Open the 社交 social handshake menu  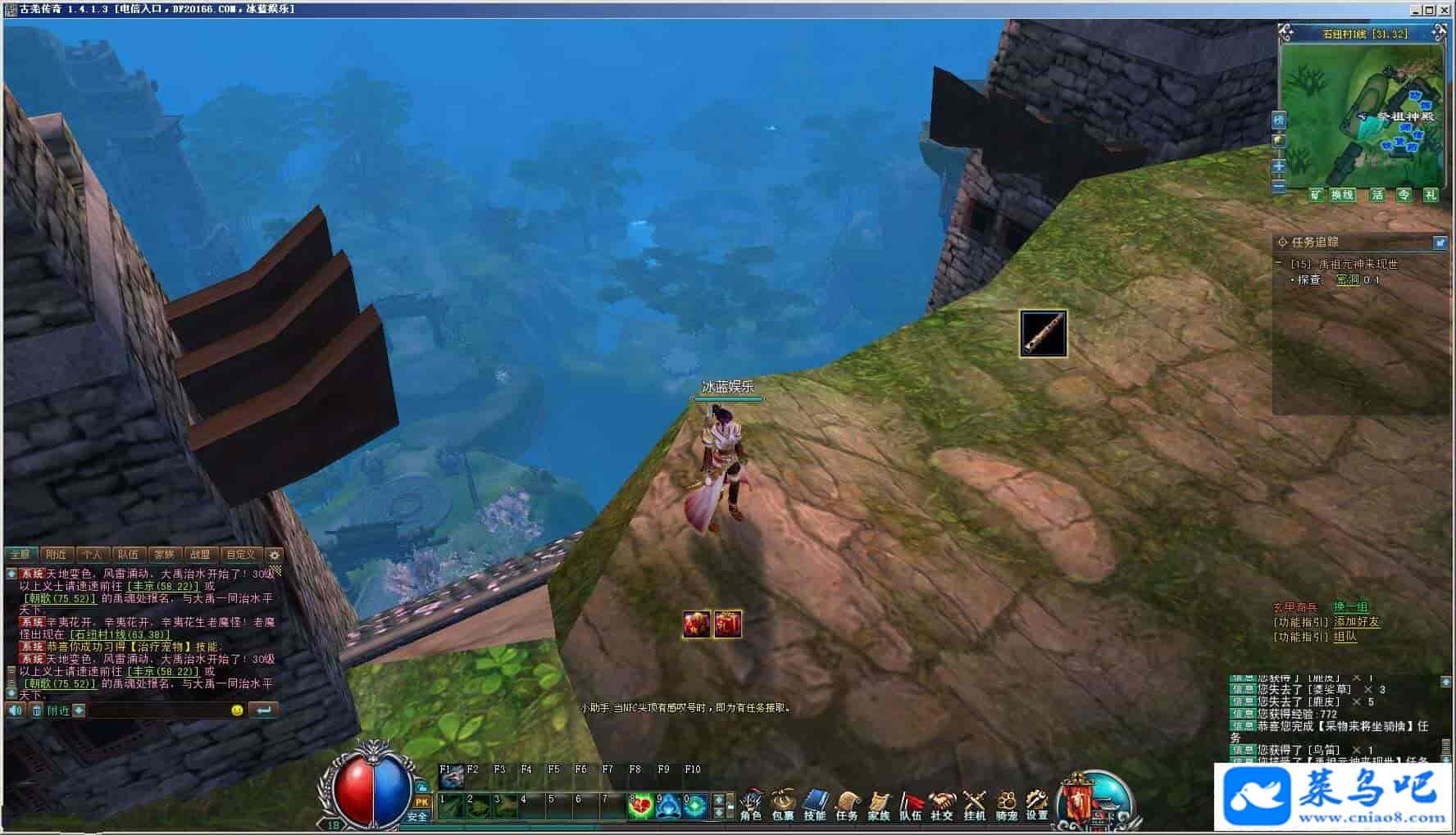(x=942, y=804)
